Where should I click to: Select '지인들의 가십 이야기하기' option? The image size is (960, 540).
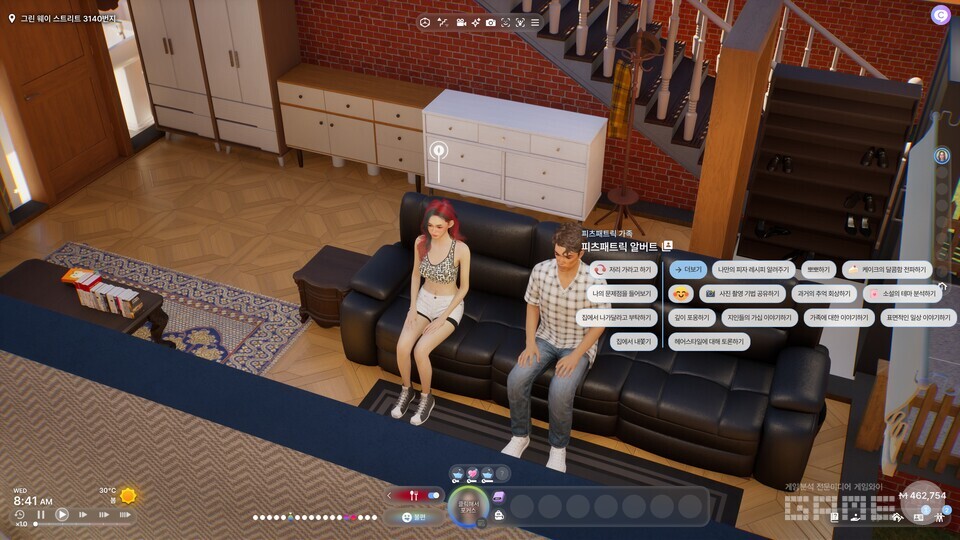pos(760,318)
